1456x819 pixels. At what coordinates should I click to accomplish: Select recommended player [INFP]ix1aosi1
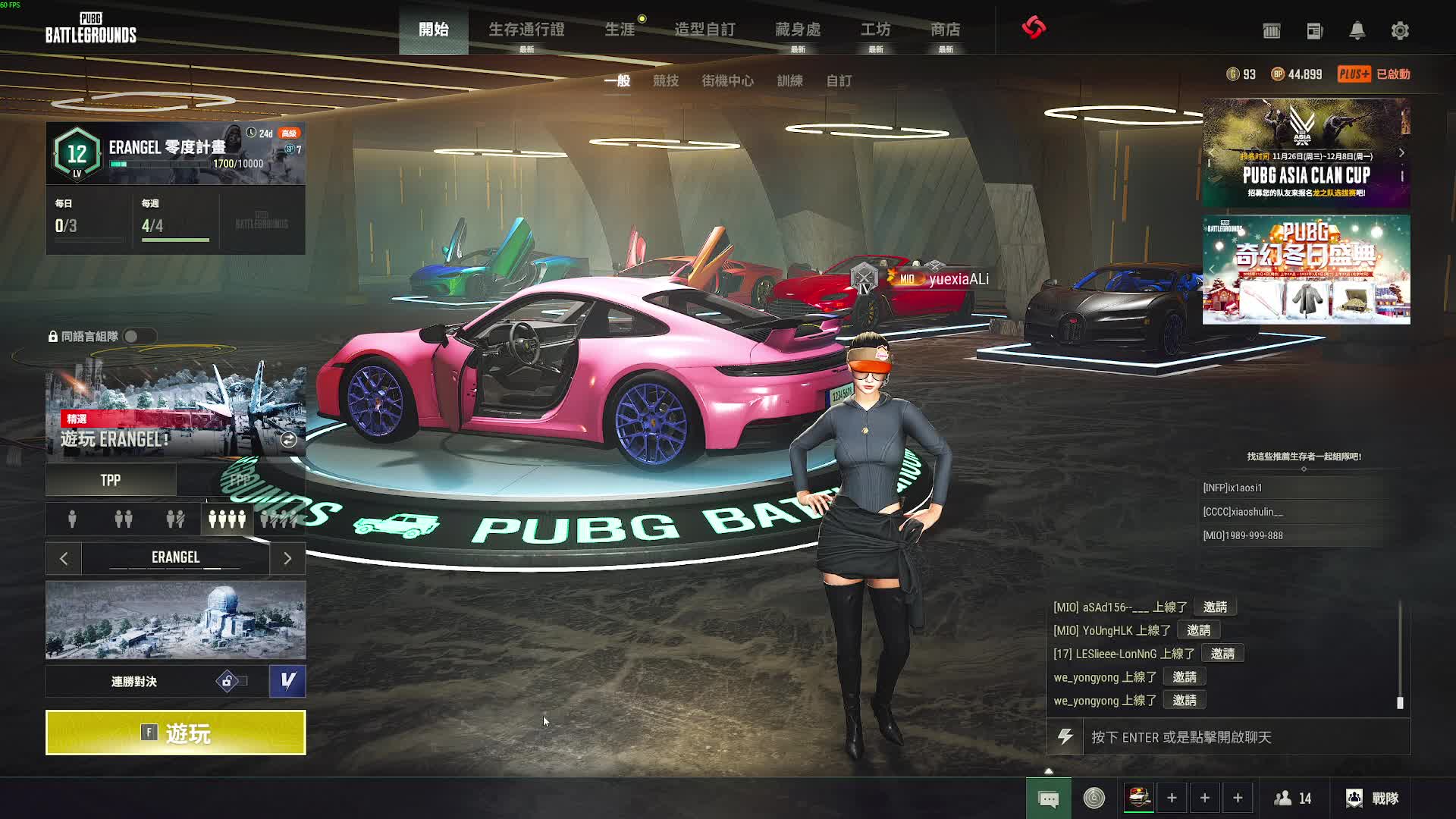(x=1232, y=488)
